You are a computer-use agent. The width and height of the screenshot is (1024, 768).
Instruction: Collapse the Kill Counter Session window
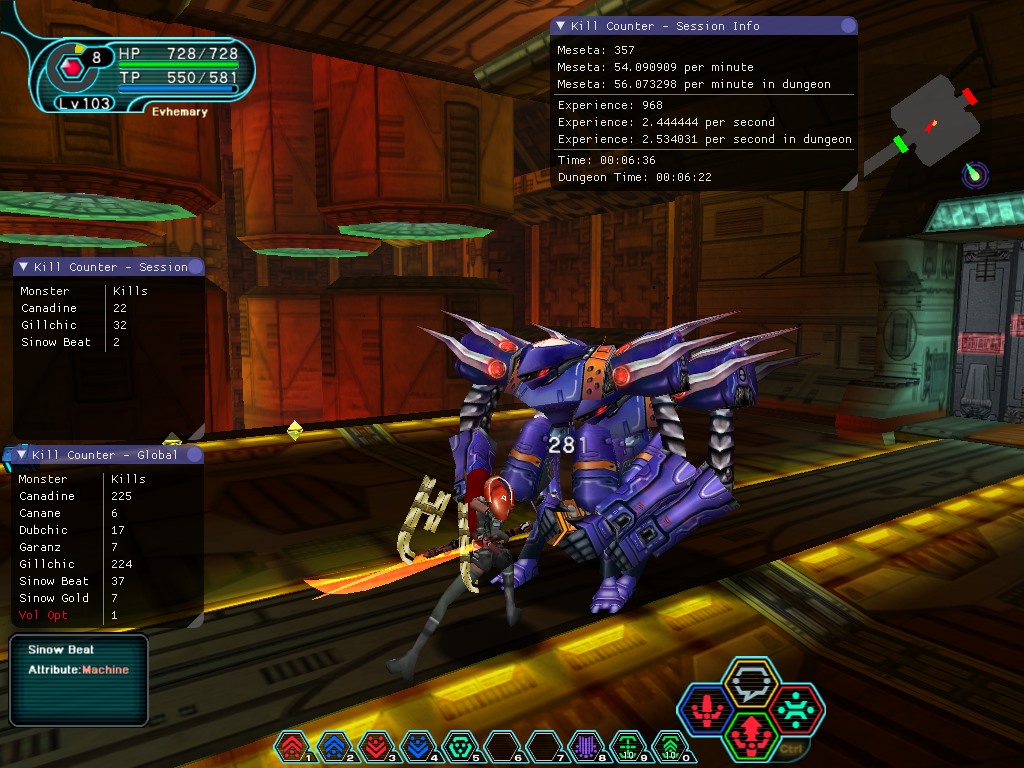23,267
